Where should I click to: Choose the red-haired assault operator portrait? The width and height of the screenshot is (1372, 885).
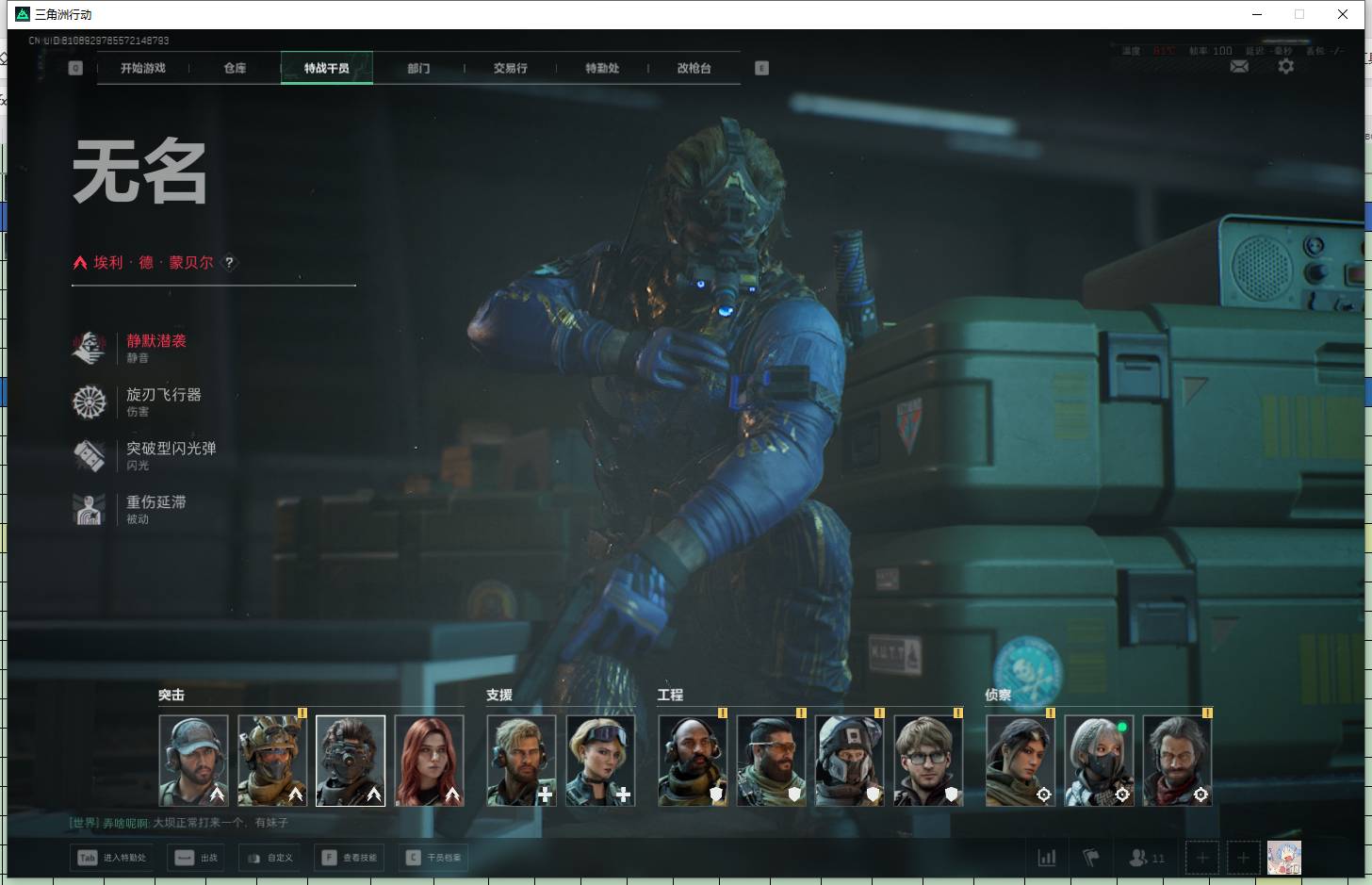(429, 761)
